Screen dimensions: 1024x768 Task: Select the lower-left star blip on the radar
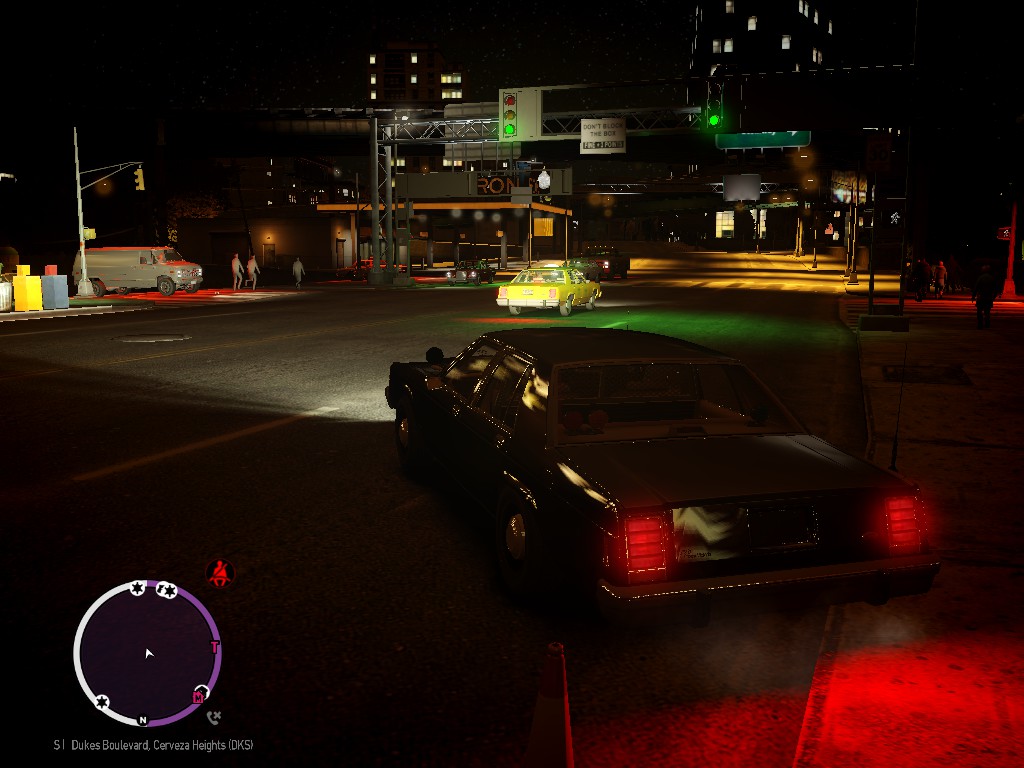(102, 702)
